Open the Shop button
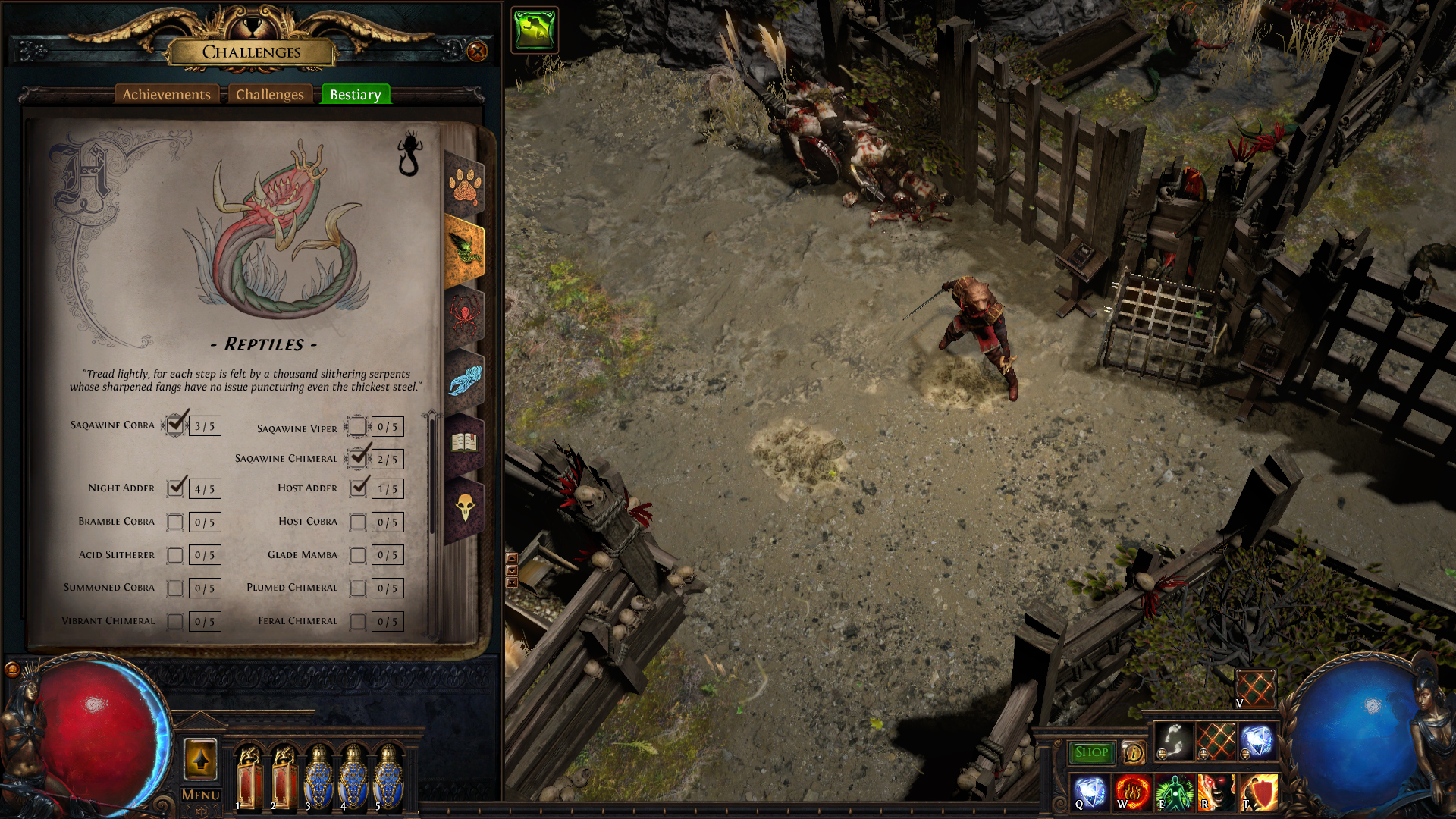Screen dimensions: 1456x819 tap(1091, 752)
